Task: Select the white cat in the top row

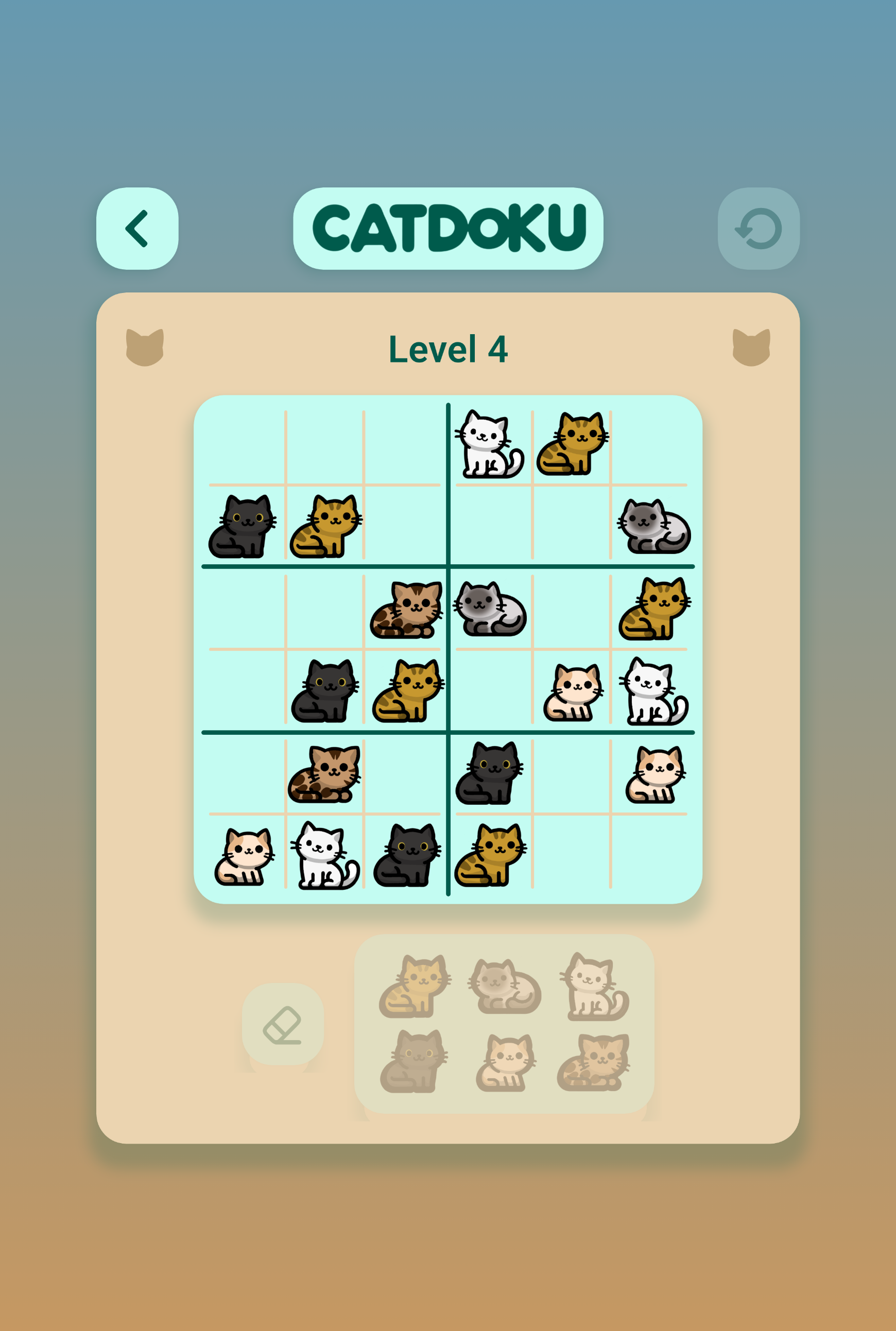Action: 490,444
